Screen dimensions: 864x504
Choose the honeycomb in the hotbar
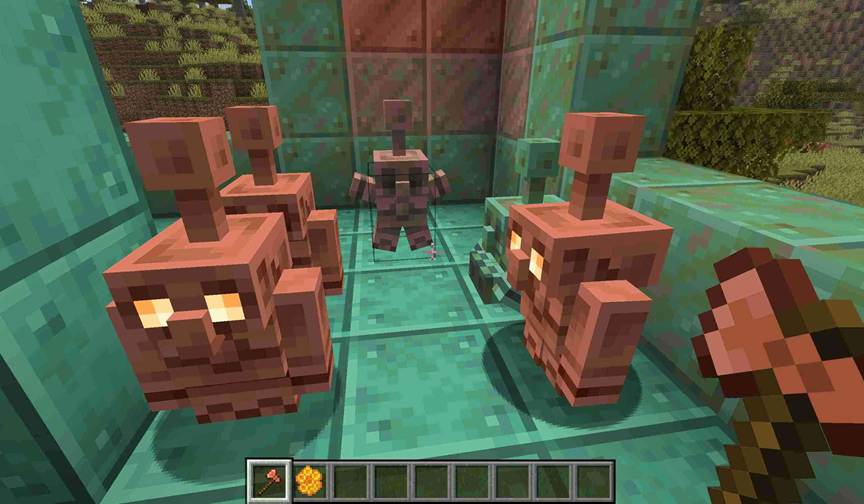click(309, 481)
